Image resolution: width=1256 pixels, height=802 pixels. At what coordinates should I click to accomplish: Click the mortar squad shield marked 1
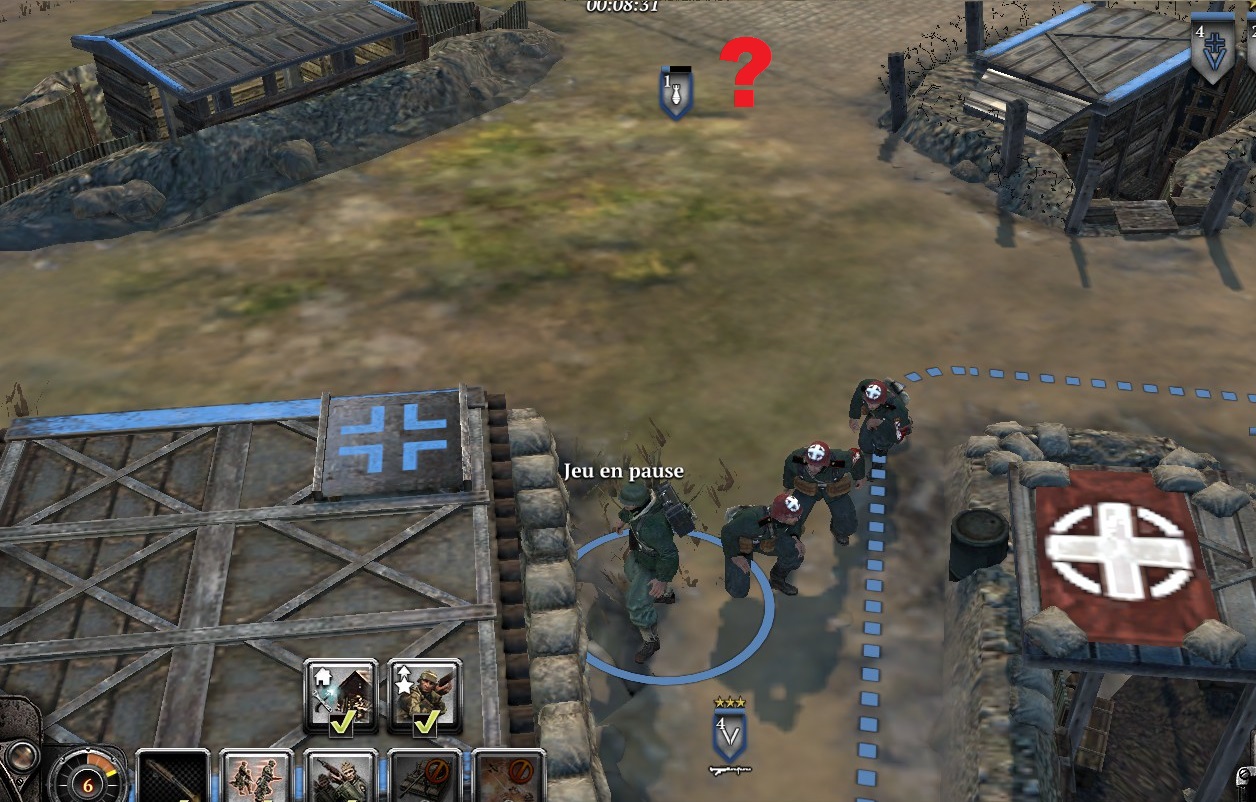coord(676,93)
